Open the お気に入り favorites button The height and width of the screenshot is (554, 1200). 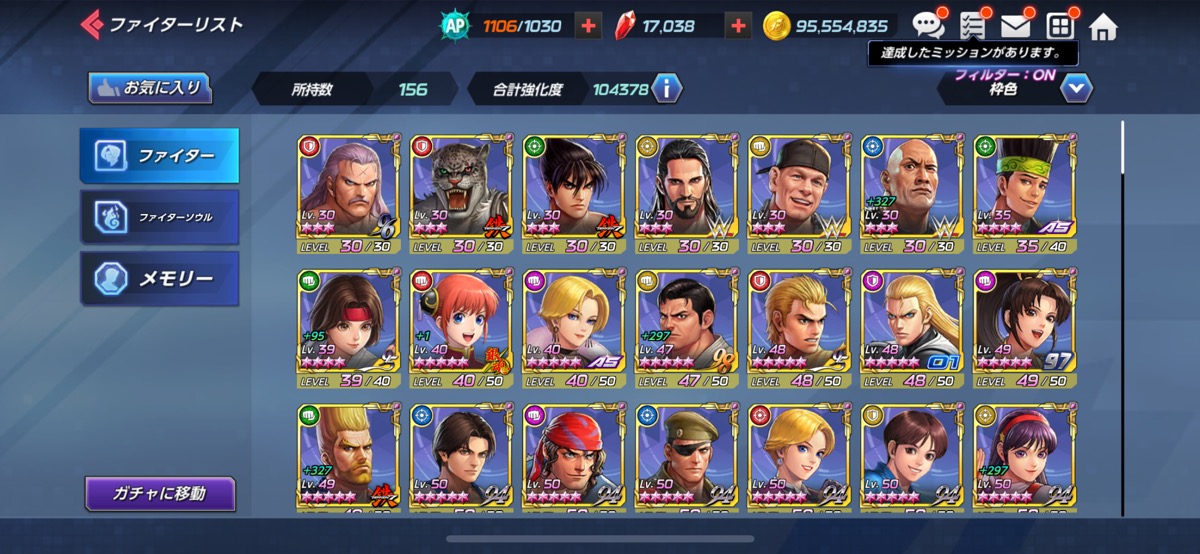[x=150, y=88]
